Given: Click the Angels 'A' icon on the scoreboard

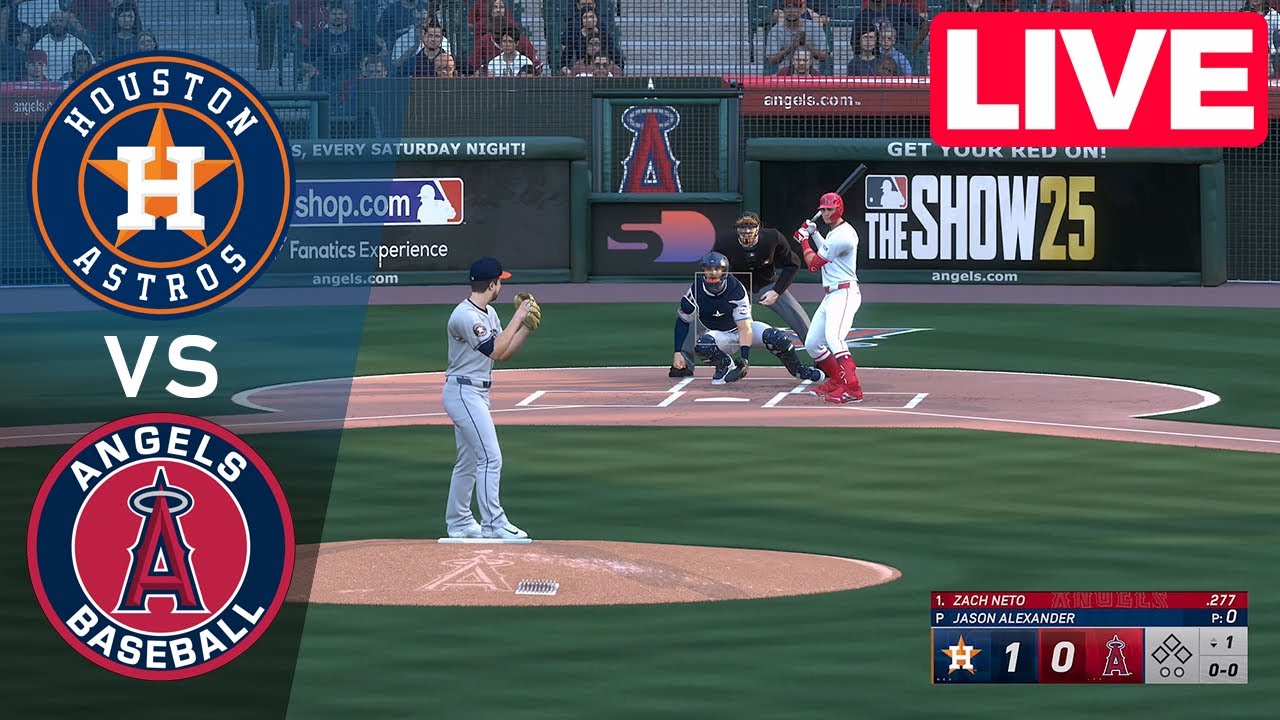Looking at the screenshot, I should click(x=1116, y=657).
